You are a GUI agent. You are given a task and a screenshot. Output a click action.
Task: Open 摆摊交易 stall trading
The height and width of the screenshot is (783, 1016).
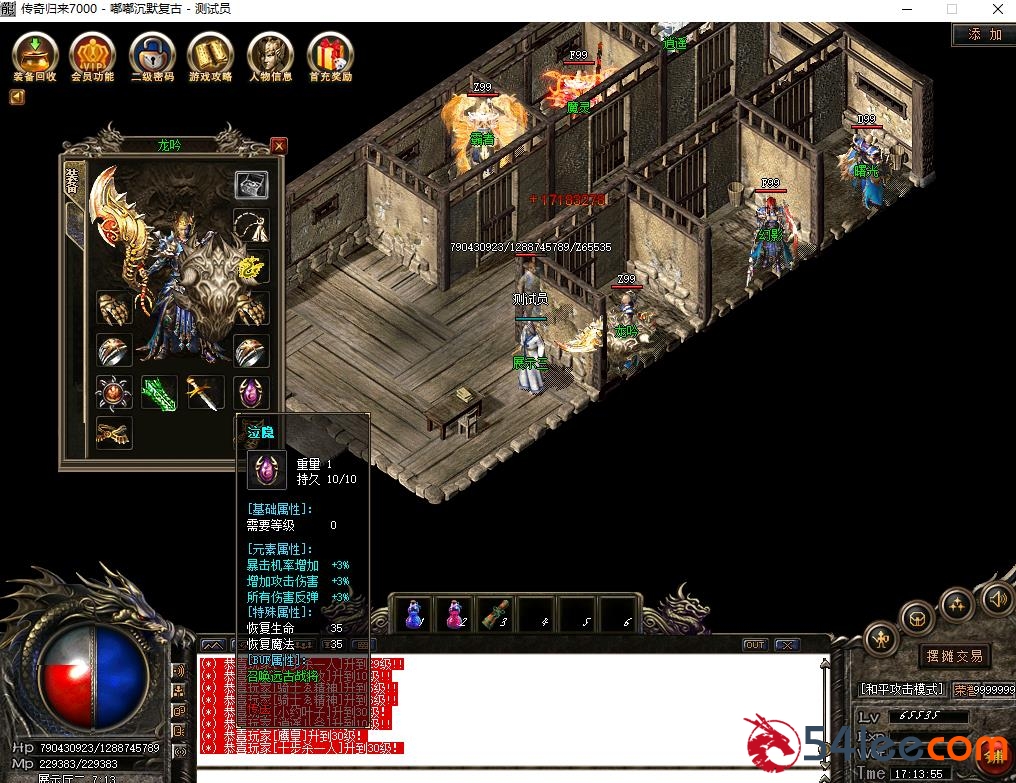point(953,656)
